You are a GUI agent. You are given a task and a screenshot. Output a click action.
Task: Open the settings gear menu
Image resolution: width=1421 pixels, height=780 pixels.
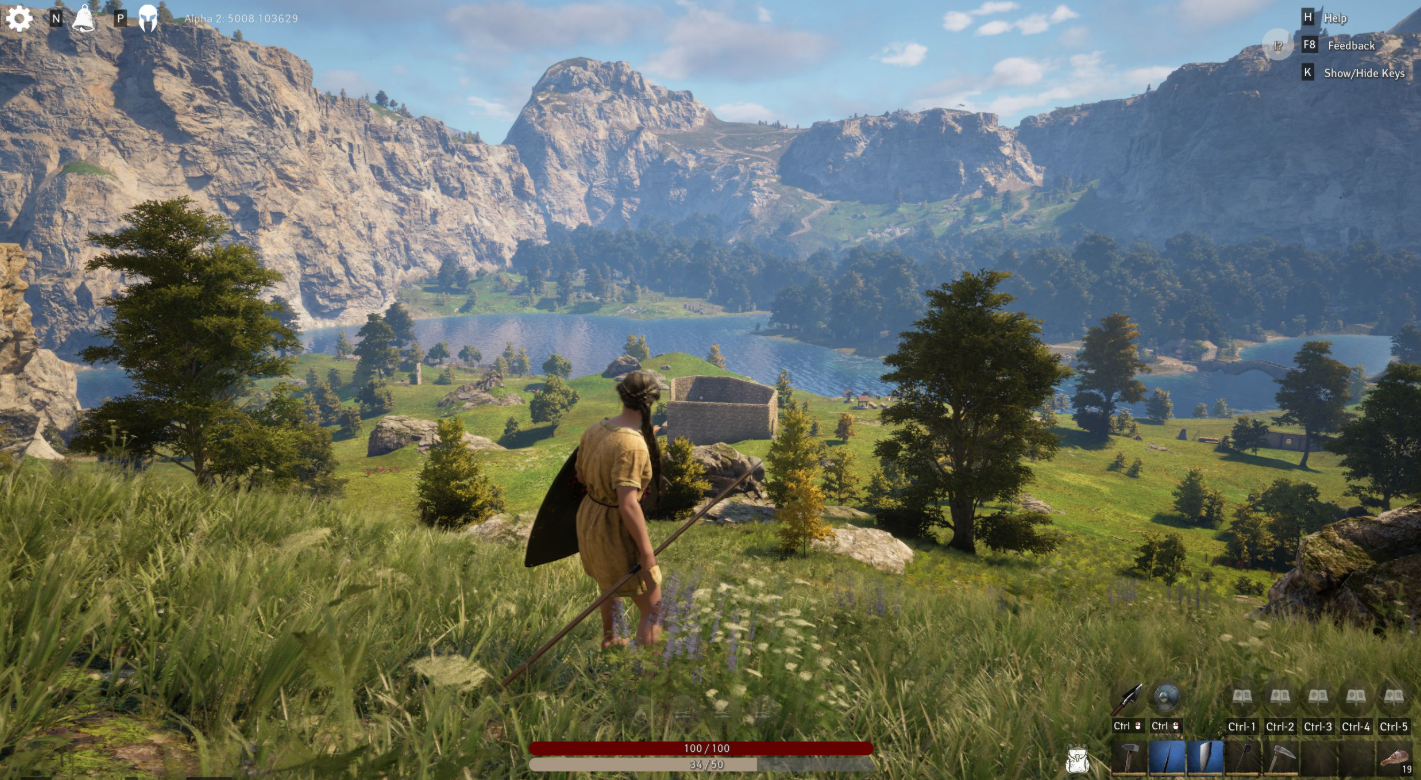coord(19,18)
